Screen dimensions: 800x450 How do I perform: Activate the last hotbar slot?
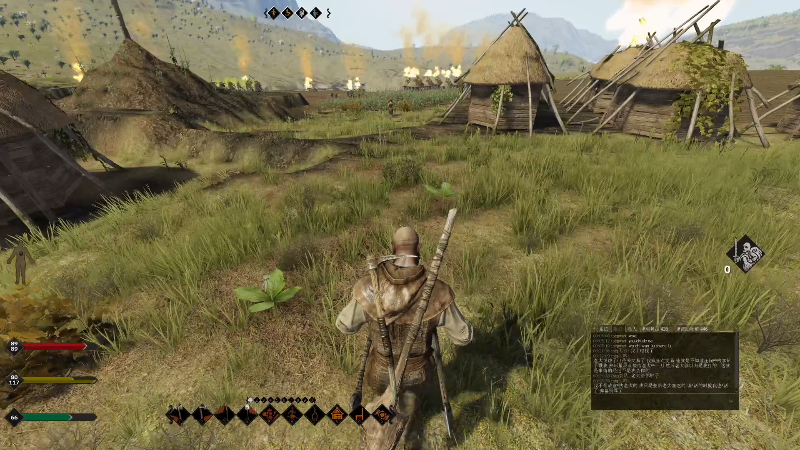pyautogui.click(x=382, y=415)
